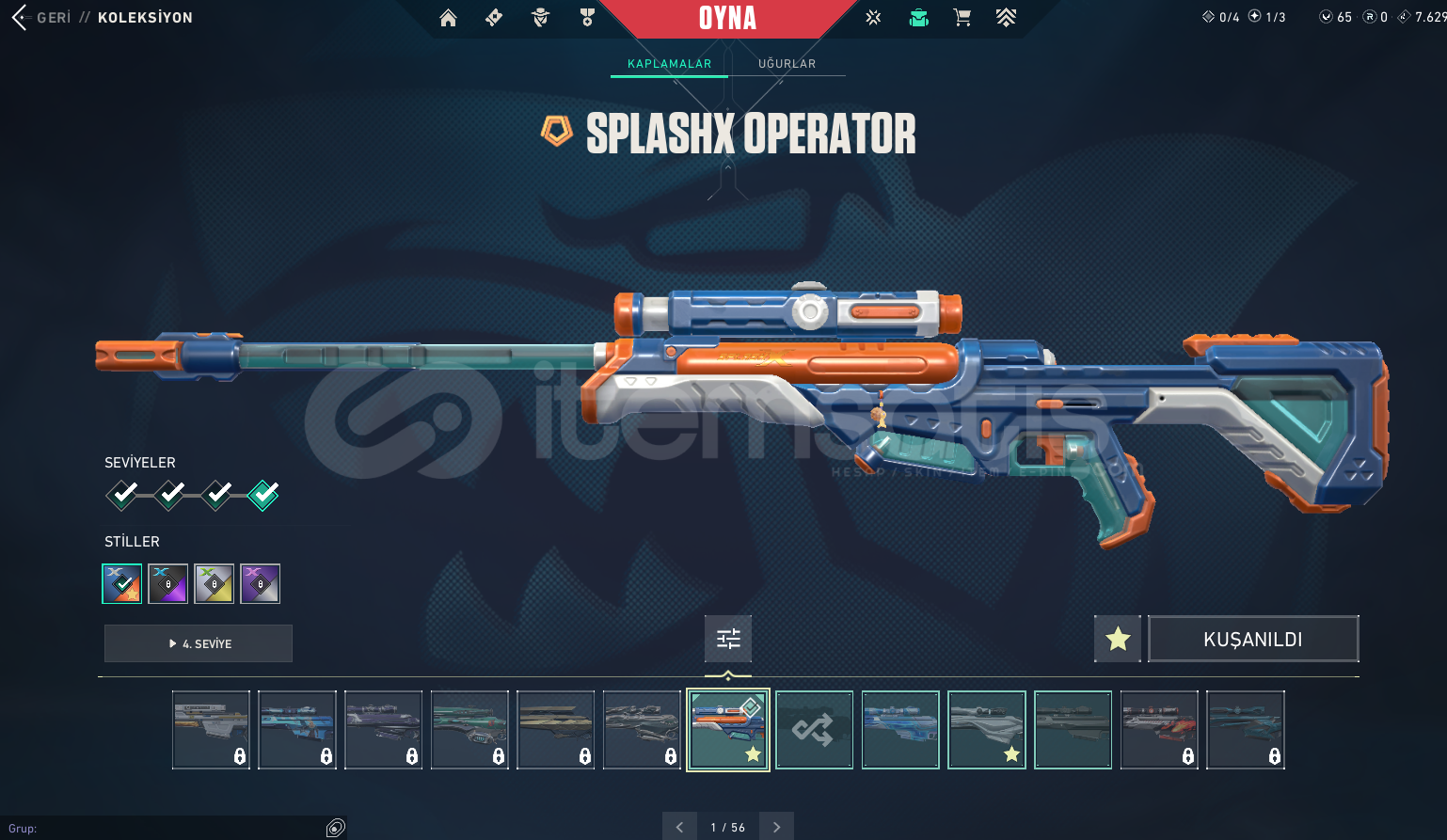Viewport: 1447px width, 840px height.
Task: Start playing with the OYNA button
Action: pyautogui.click(x=727, y=18)
